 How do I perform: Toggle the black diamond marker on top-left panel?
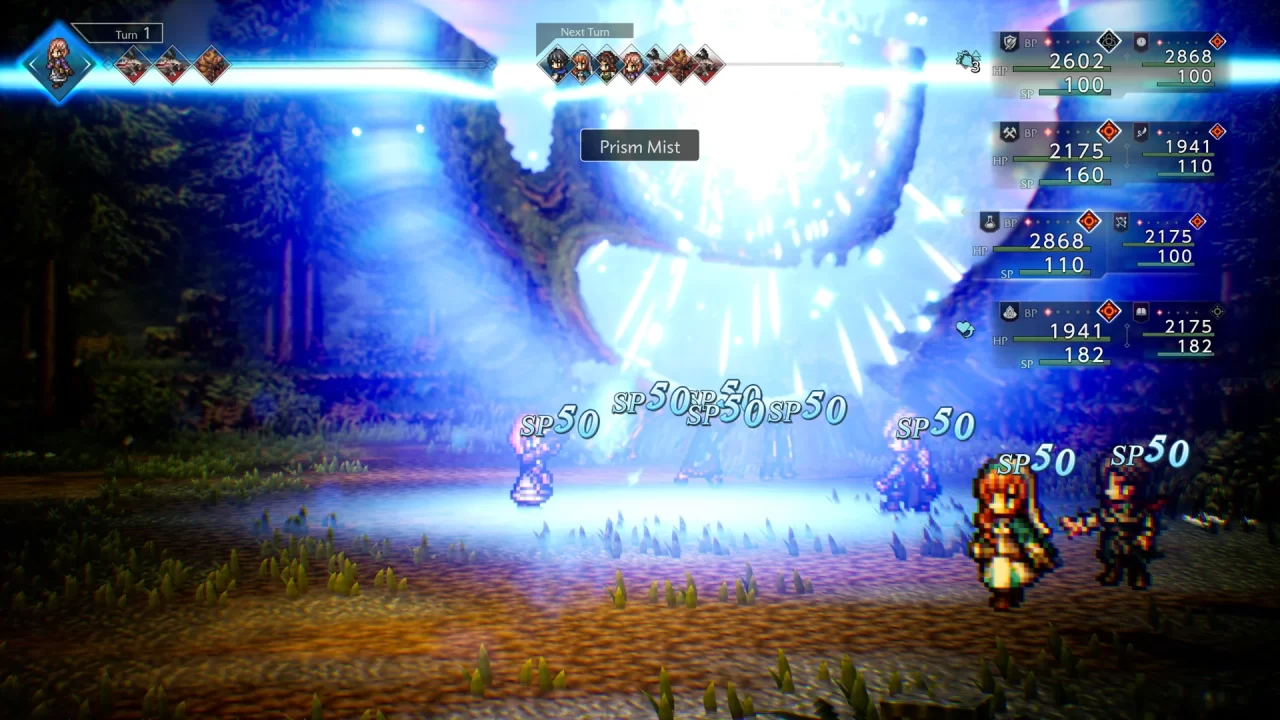[x=1108, y=40]
